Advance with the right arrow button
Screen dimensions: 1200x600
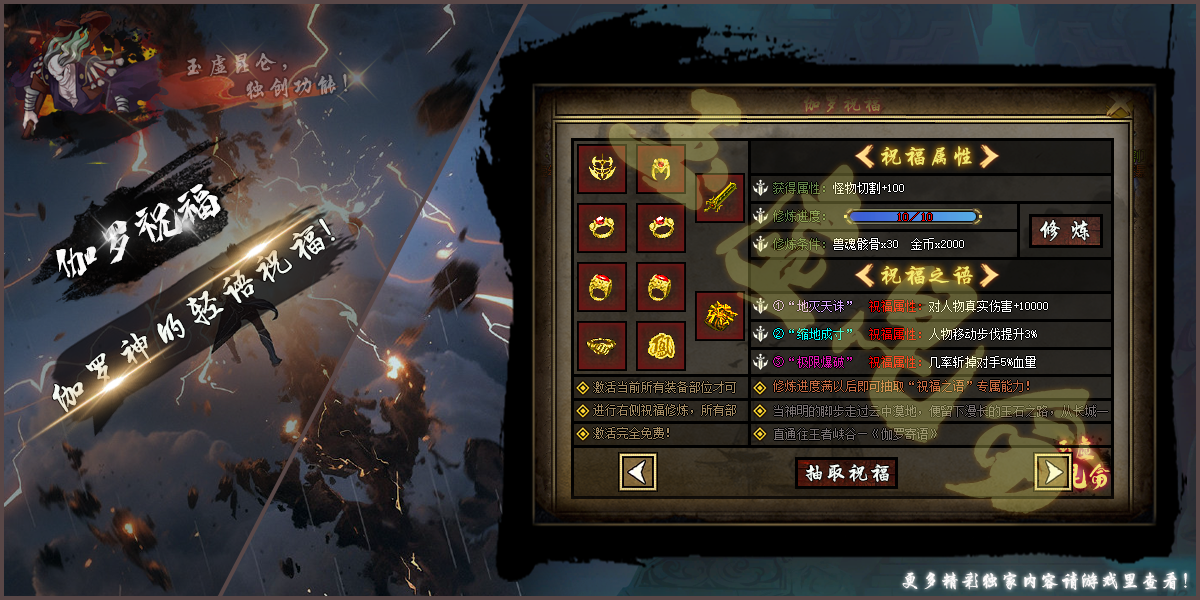(1052, 471)
